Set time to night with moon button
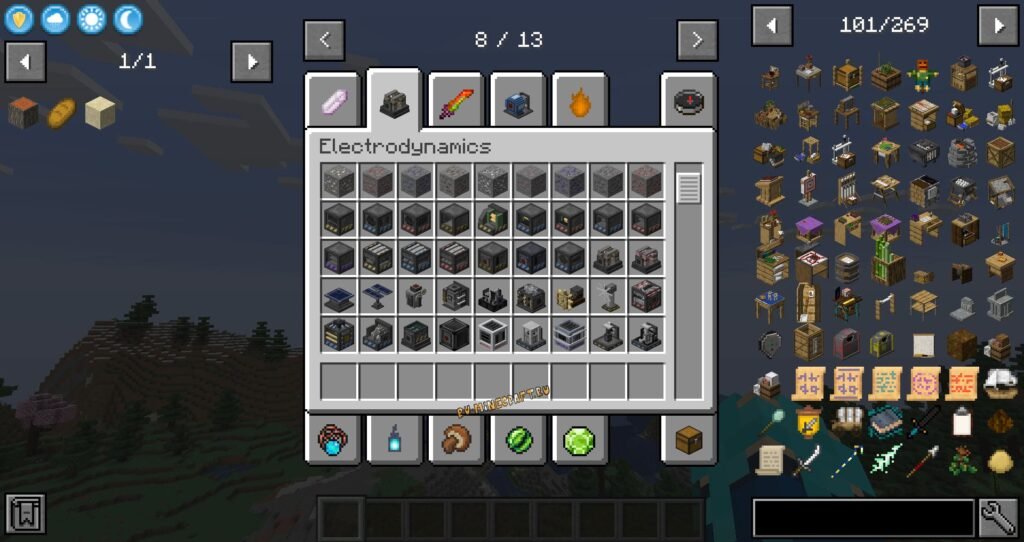The height and width of the screenshot is (542, 1024). click(x=128, y=18)
